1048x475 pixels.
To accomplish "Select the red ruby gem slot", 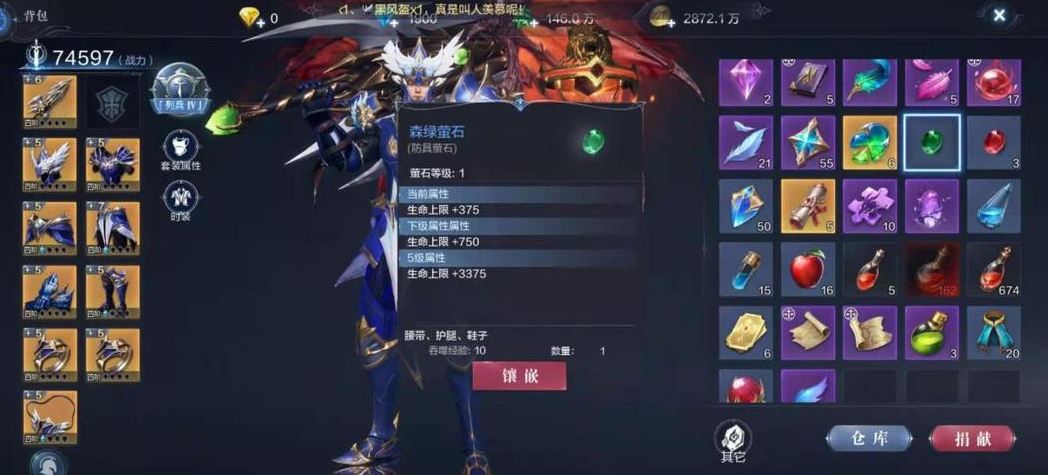I will coord(993,142).
